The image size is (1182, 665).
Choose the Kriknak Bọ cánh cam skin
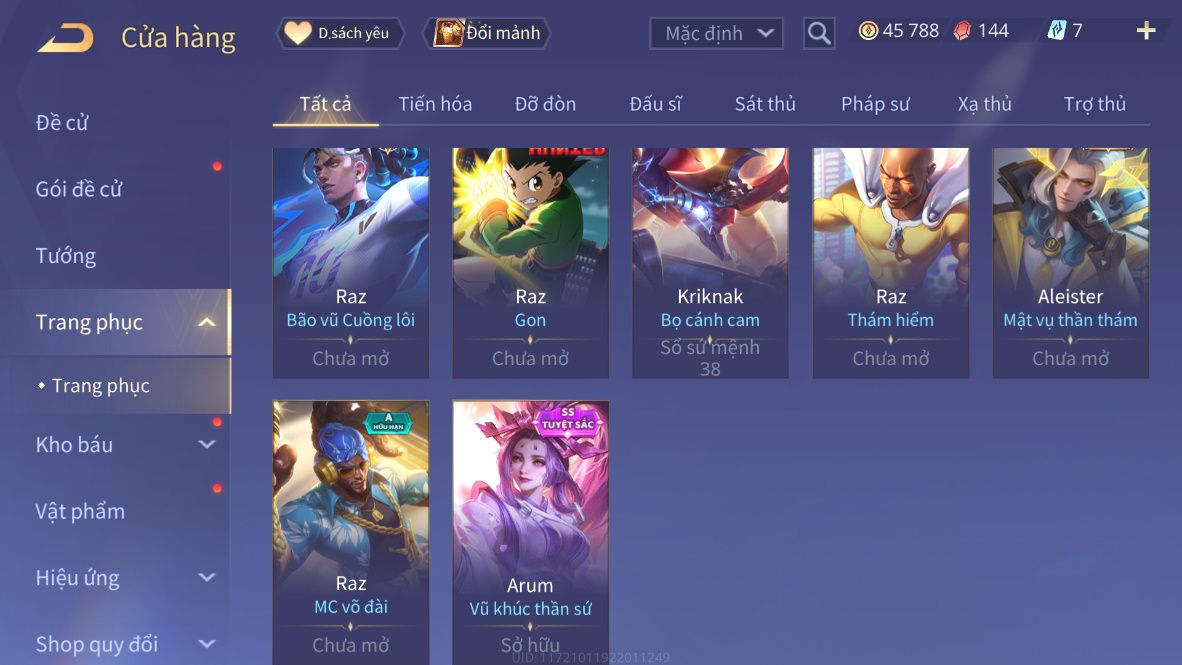[x=710, y=262]
